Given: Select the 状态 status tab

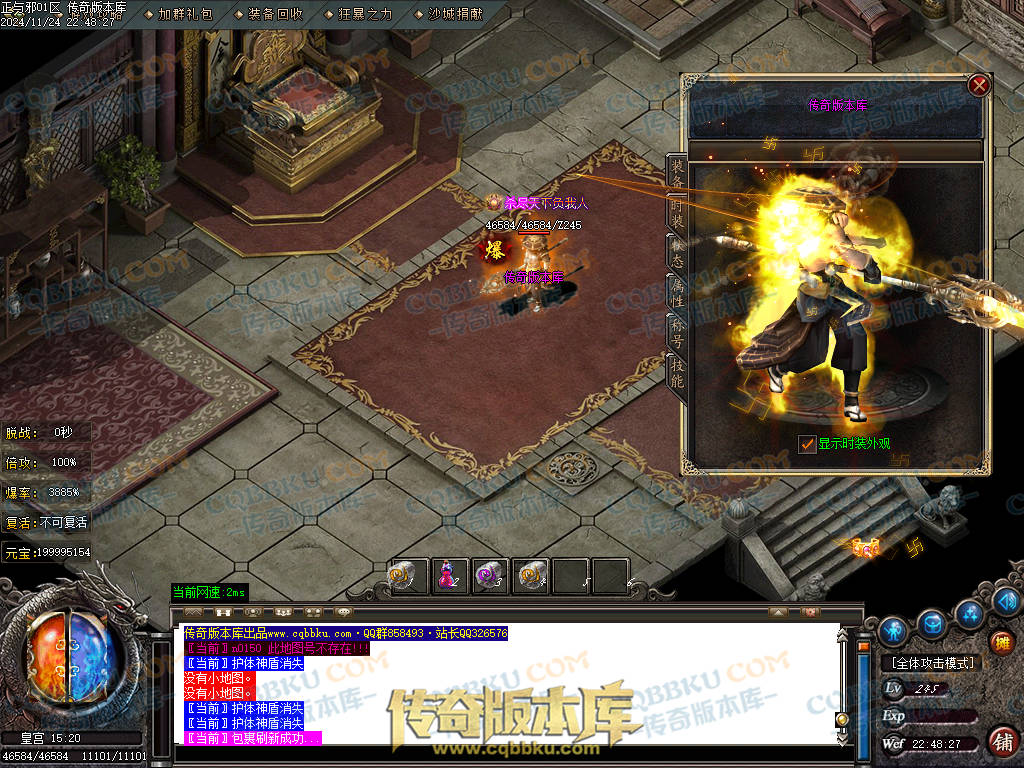Looking at the screenshot, I should click(677, 252).
